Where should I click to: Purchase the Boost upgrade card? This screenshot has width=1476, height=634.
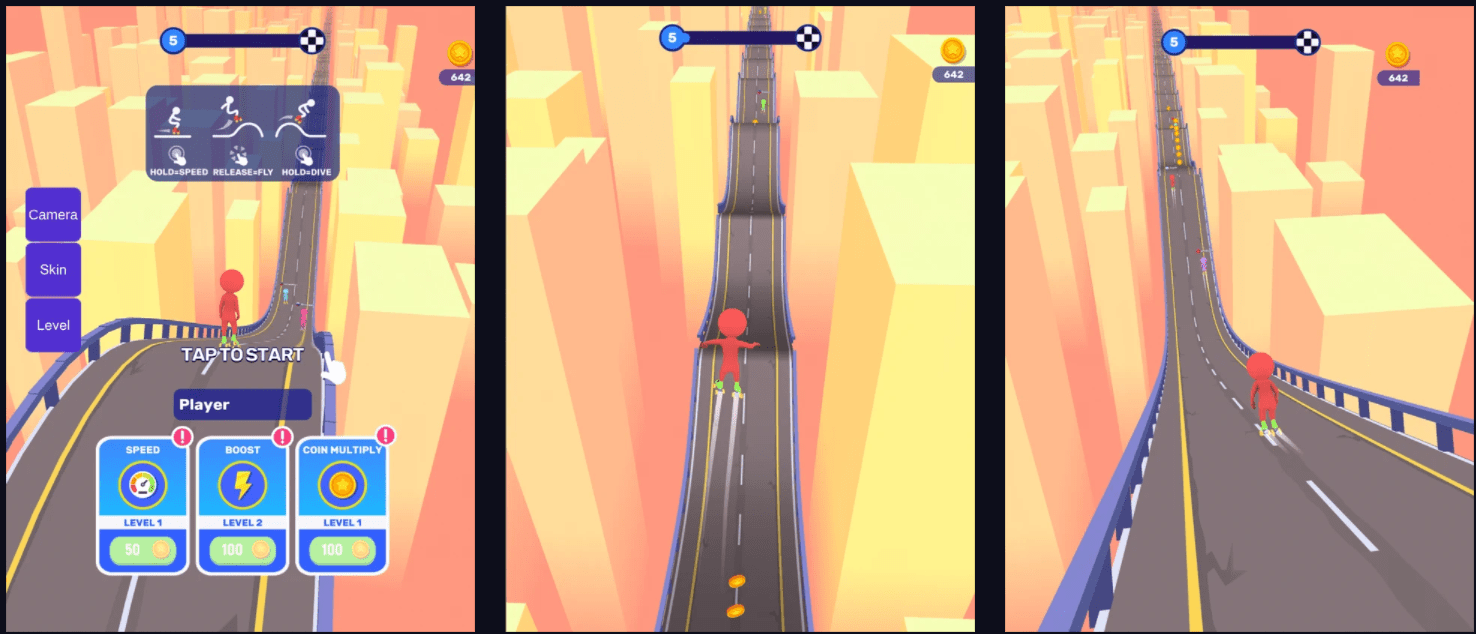242,549
